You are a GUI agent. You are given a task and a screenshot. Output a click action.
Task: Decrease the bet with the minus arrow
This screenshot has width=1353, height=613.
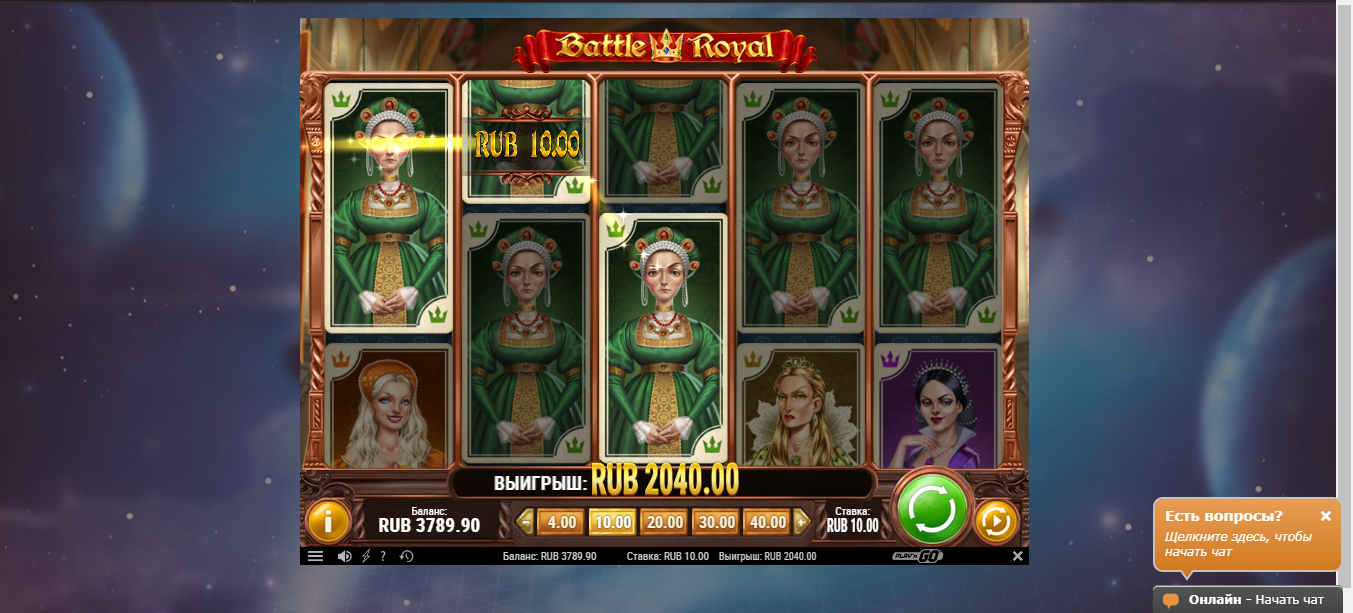pyautogui.click(x=526, y=522)
